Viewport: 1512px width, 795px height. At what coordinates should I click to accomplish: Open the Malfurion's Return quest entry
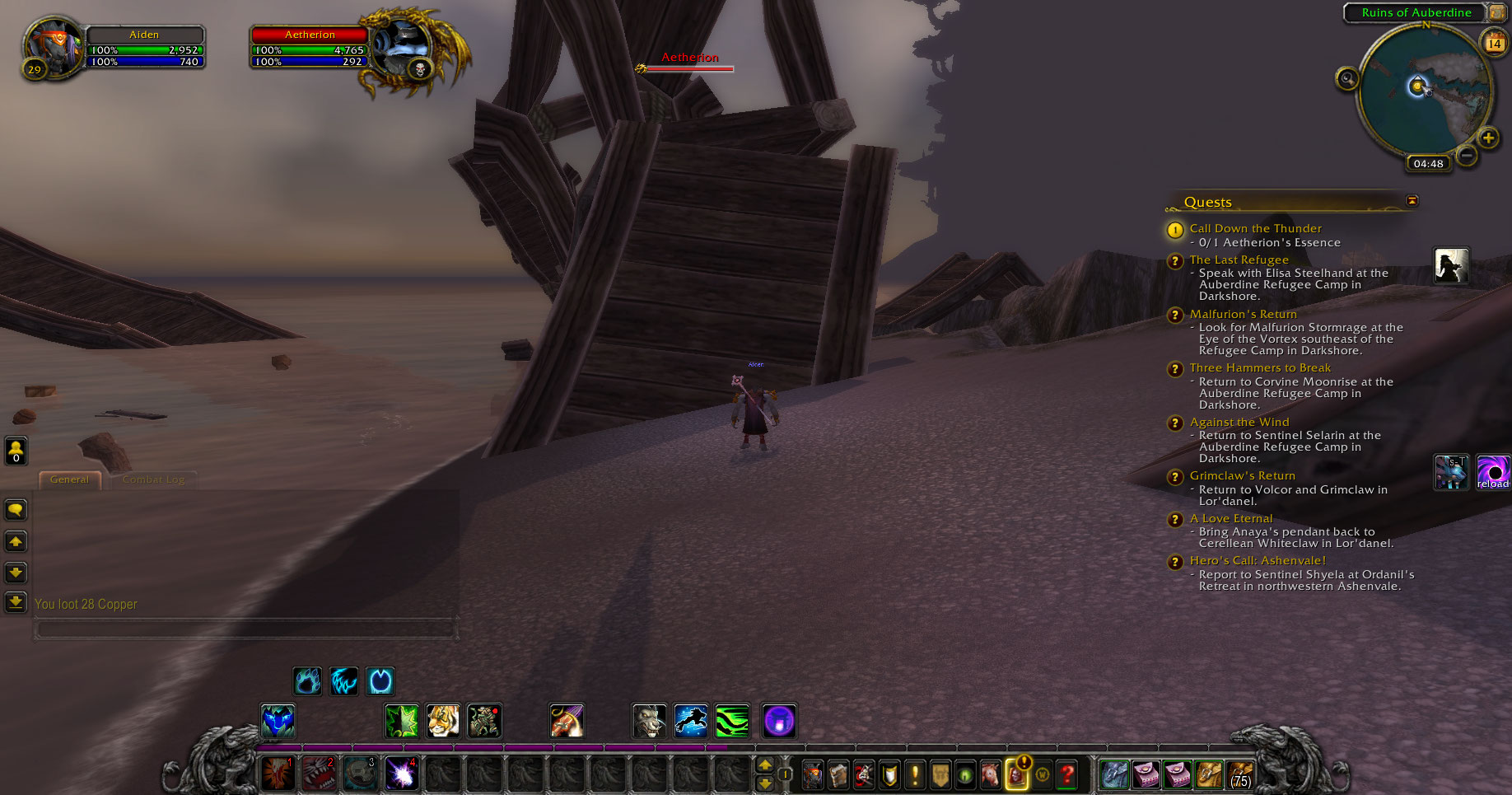point(1243,314)
